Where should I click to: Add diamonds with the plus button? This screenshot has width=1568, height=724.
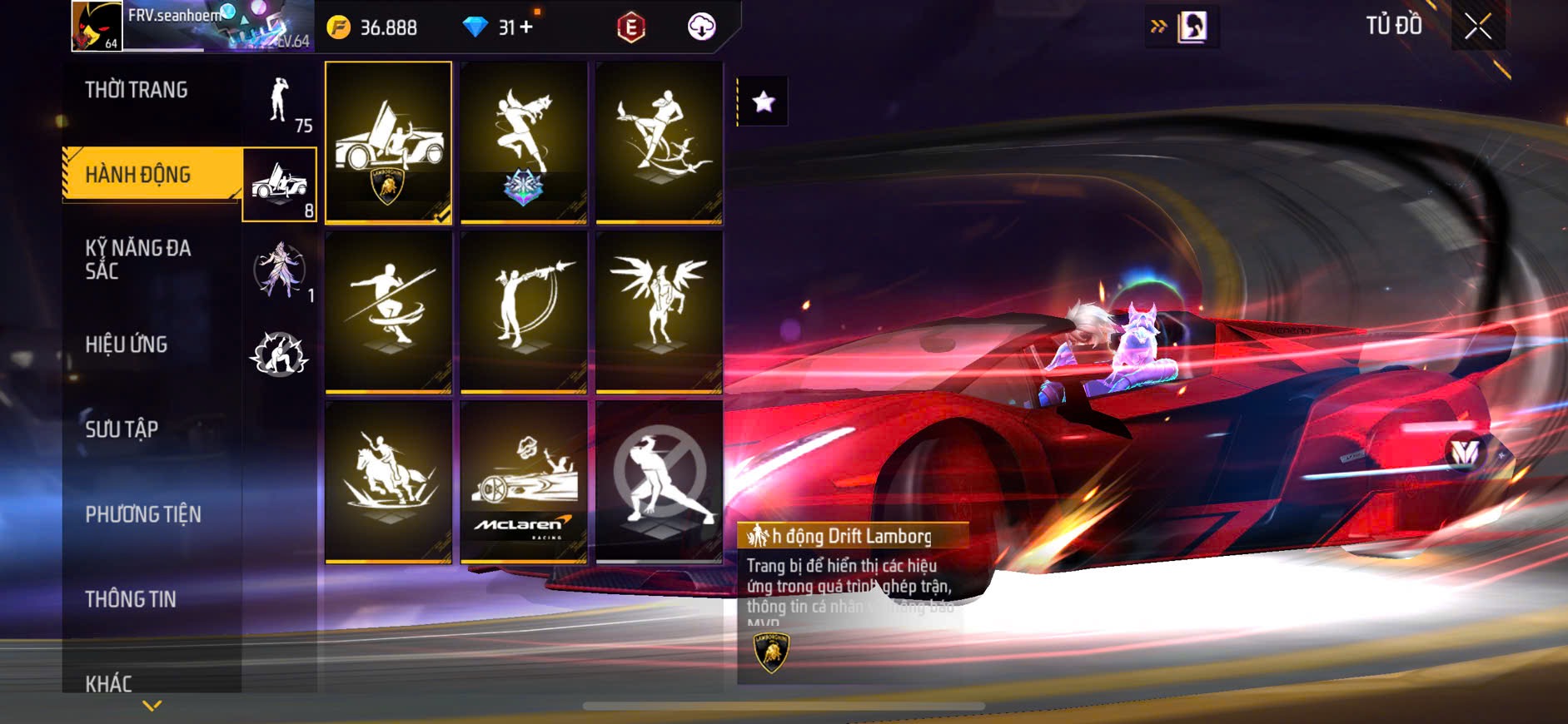point(526,27)
